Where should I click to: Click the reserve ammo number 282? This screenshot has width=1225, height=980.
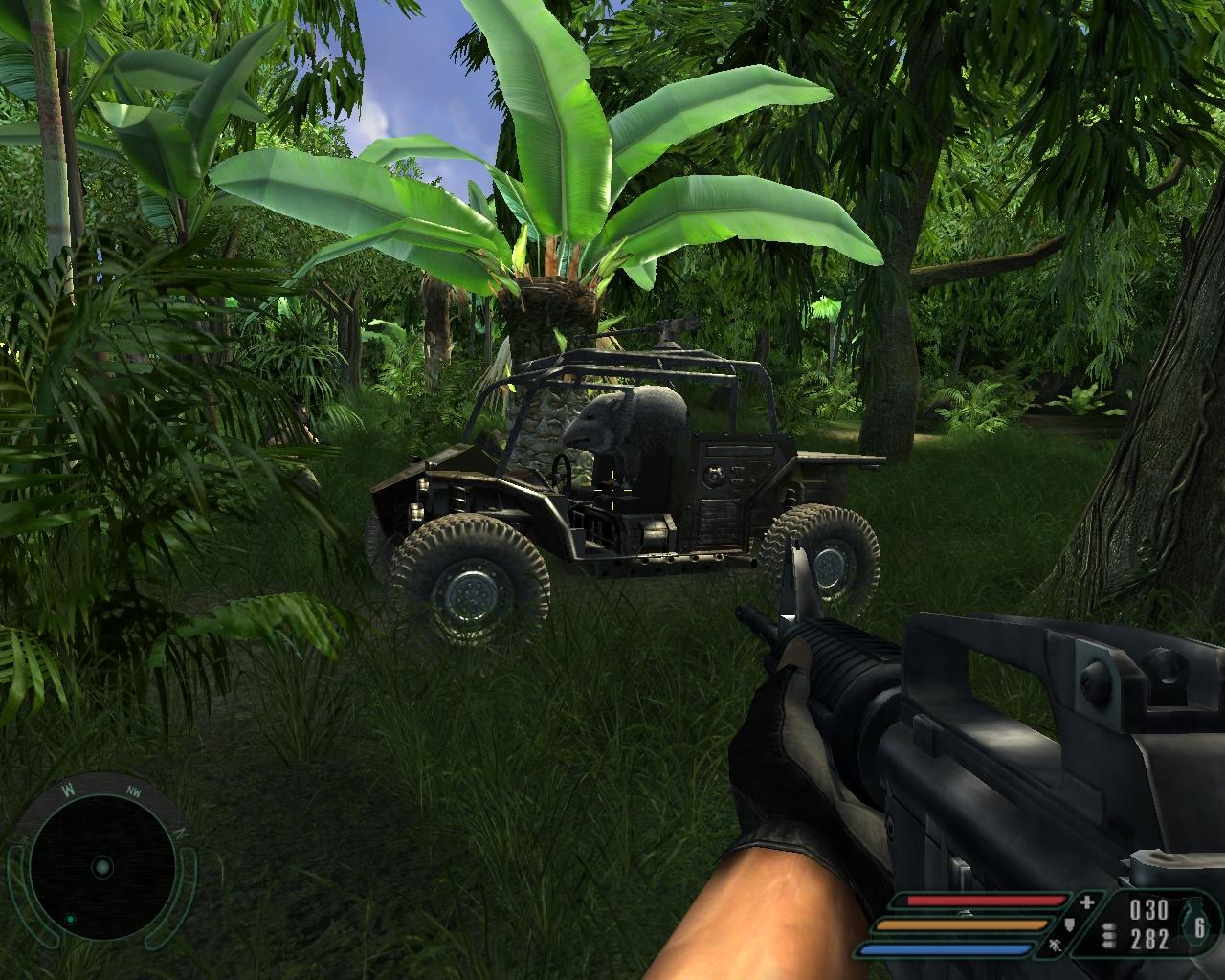(x=1149, y=939)
